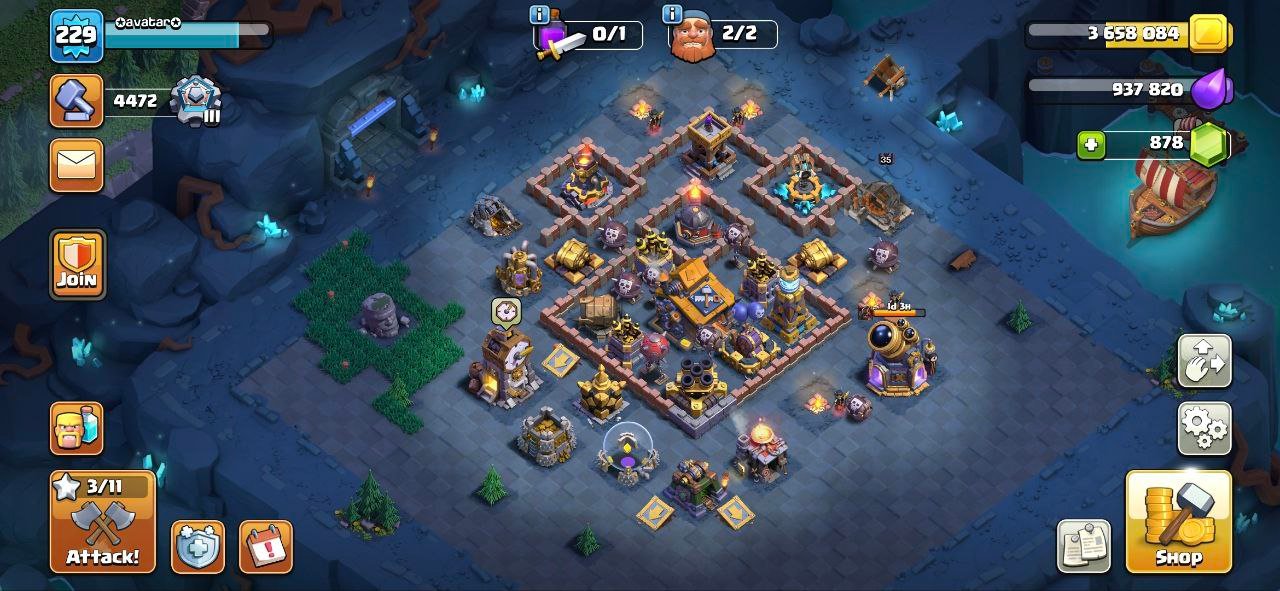Tap the clock bubble above the clock tower
1280x591 pixels.
pos(505,312)
